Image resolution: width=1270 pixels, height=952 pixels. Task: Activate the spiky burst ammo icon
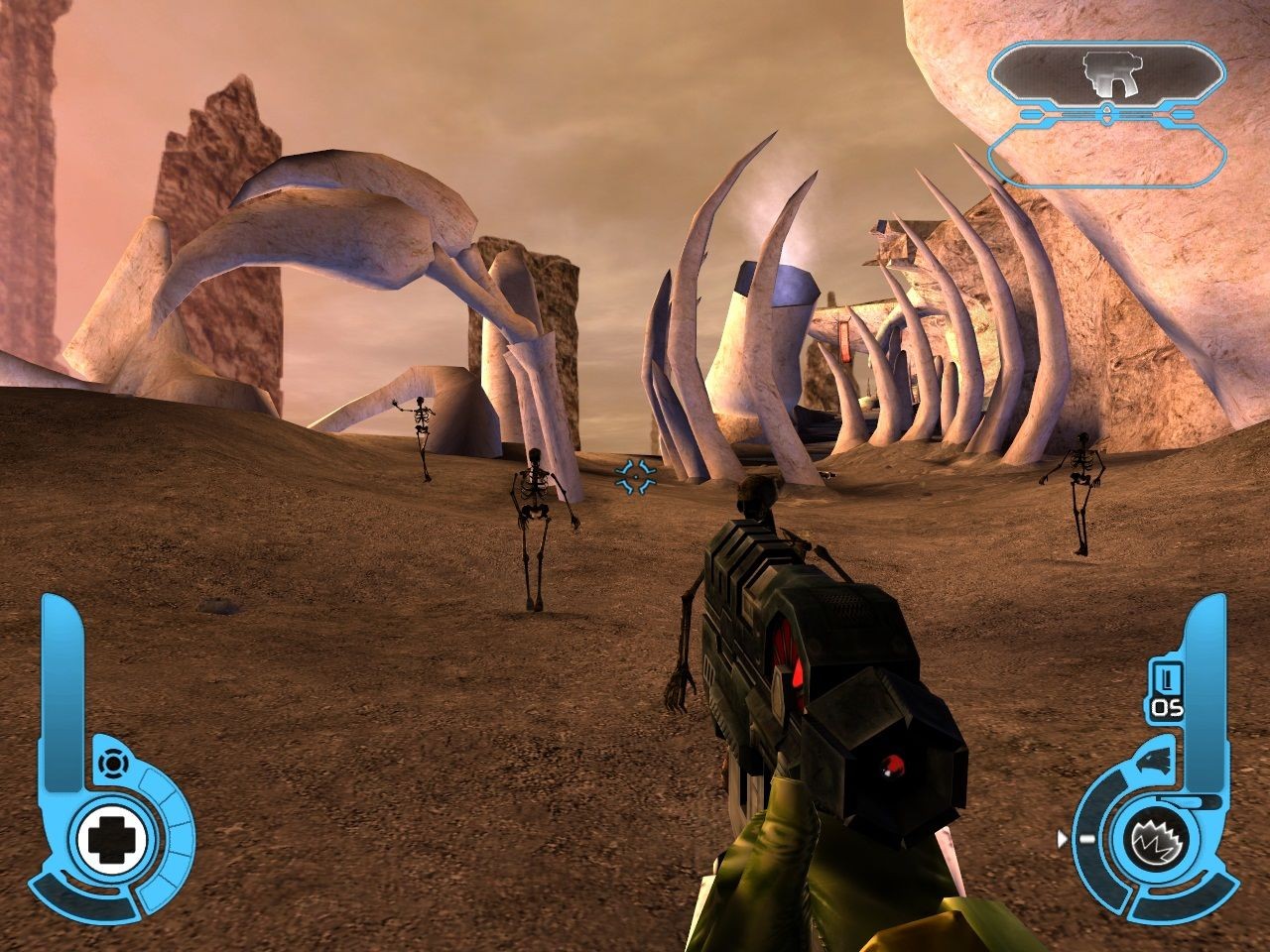1155,841
